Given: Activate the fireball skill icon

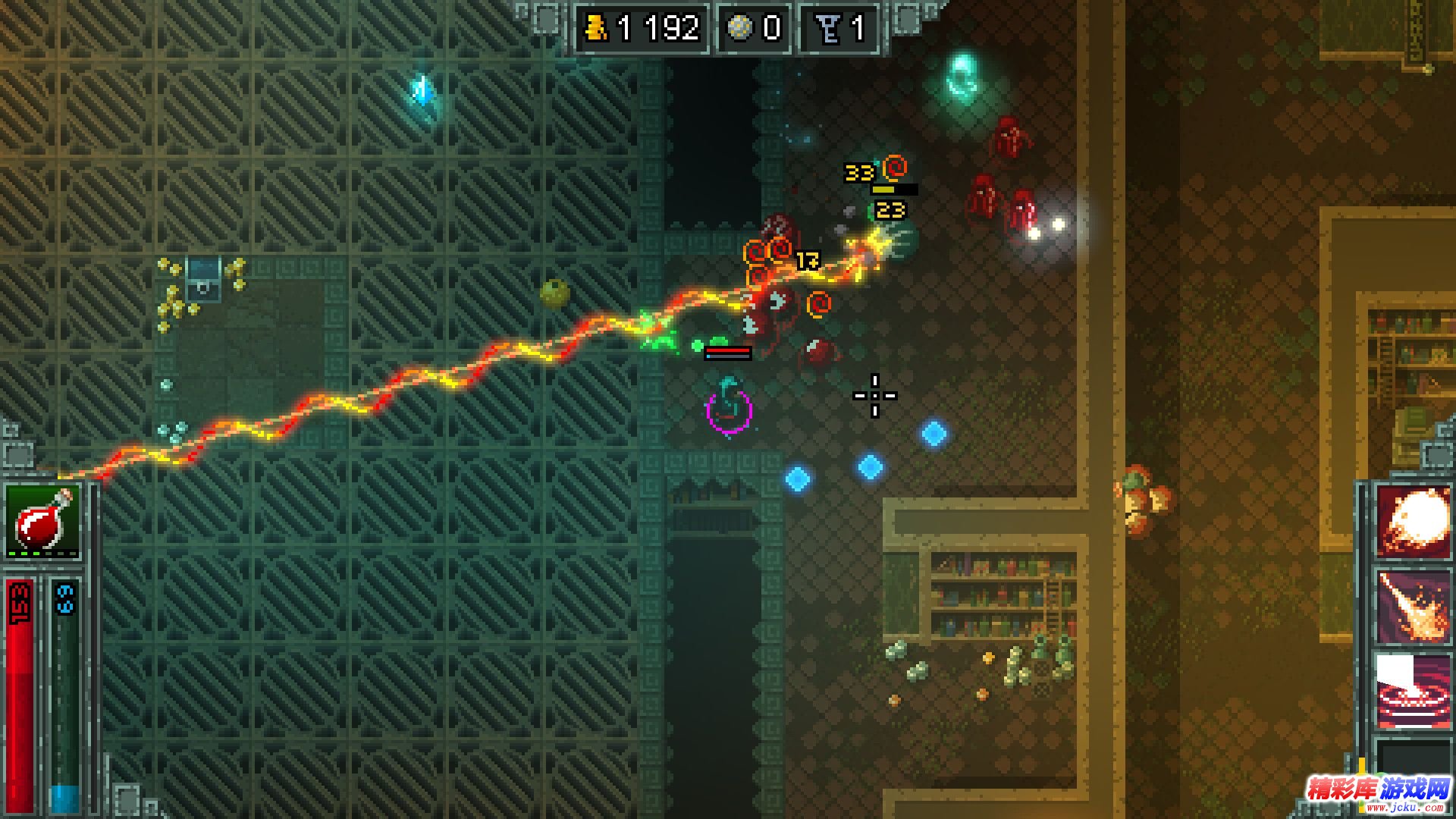Looking at the screenshot, I should (1413, 523).
